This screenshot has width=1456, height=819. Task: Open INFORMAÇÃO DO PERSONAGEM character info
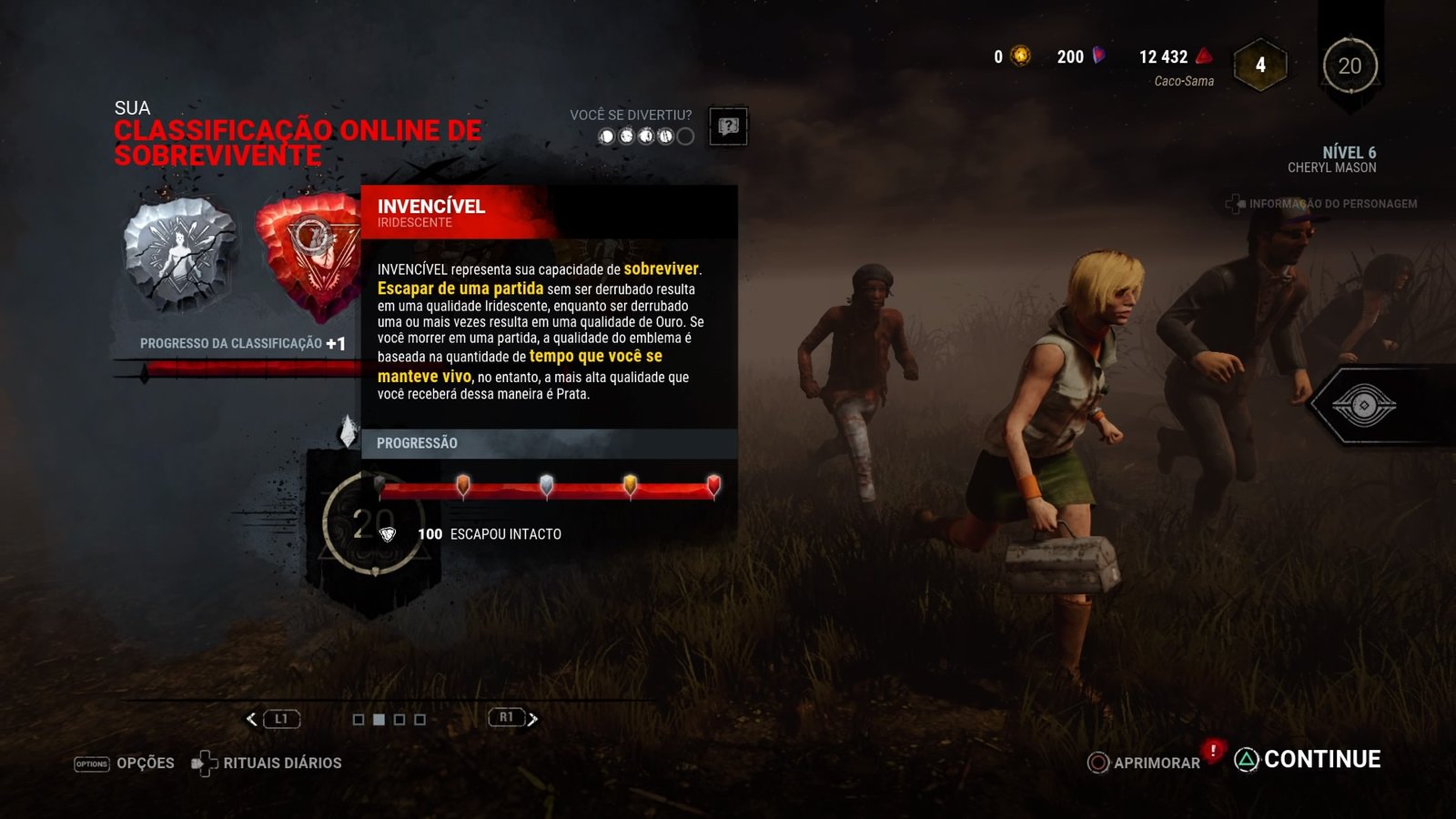[1323, 204]
